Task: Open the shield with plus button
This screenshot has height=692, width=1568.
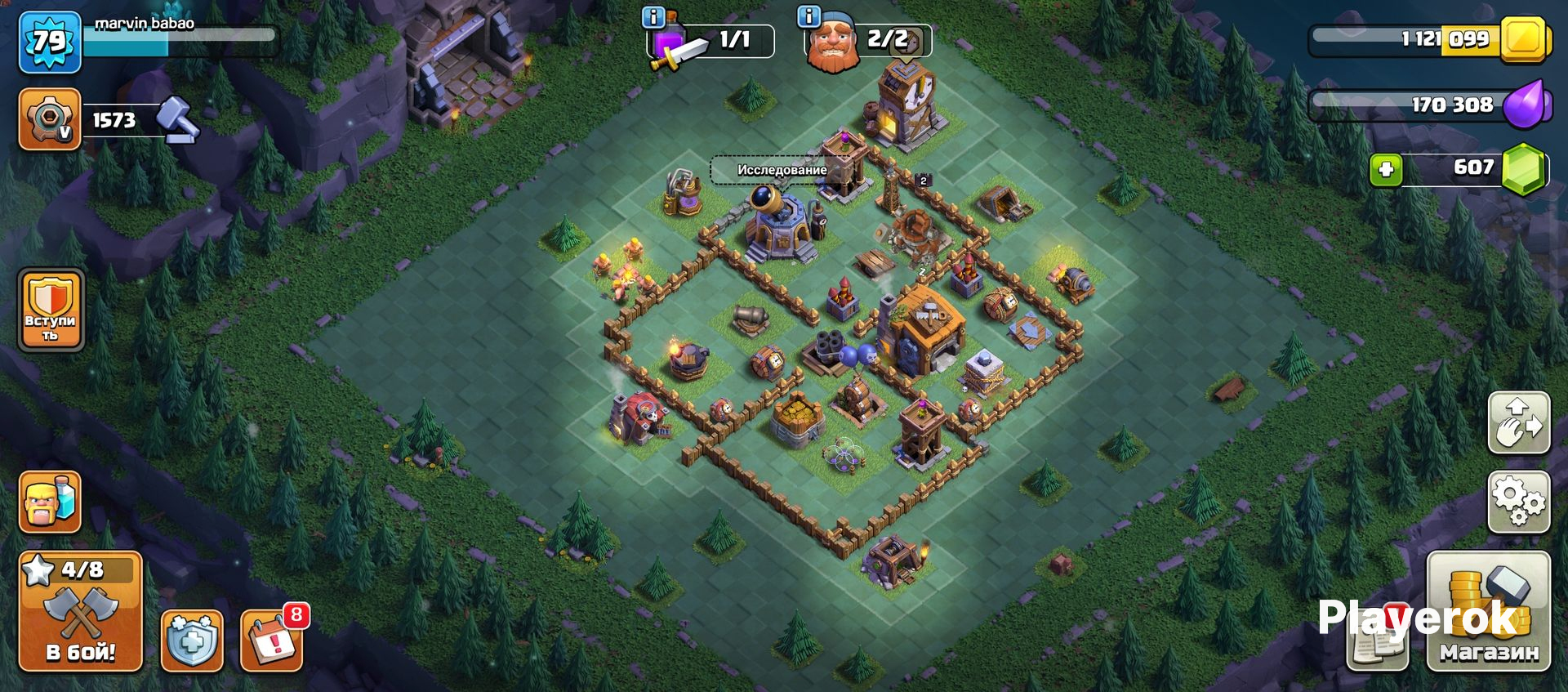Action: pos(192,641)
